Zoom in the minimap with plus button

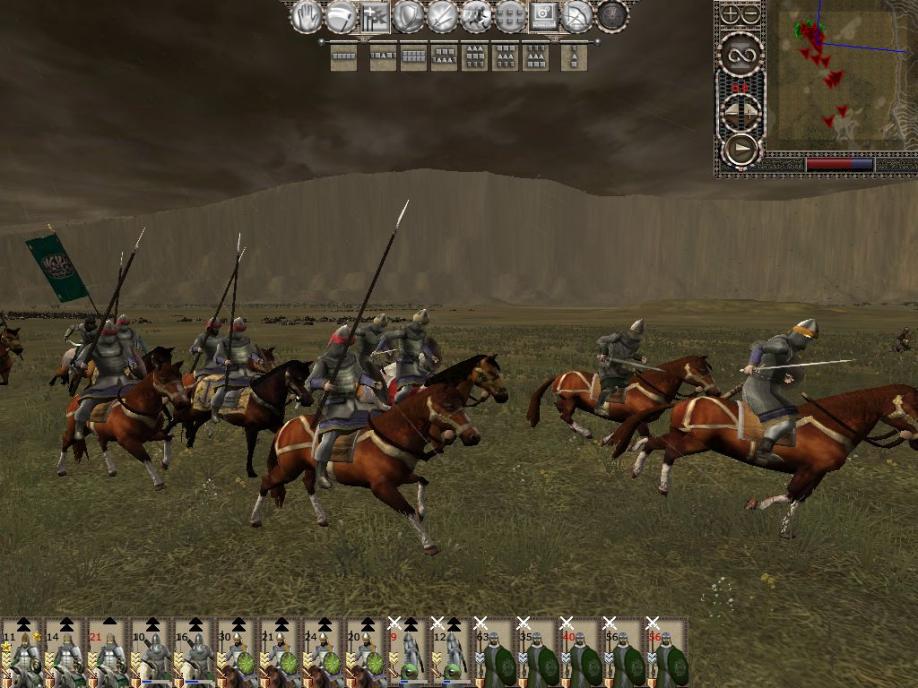[x=731, y=15]
